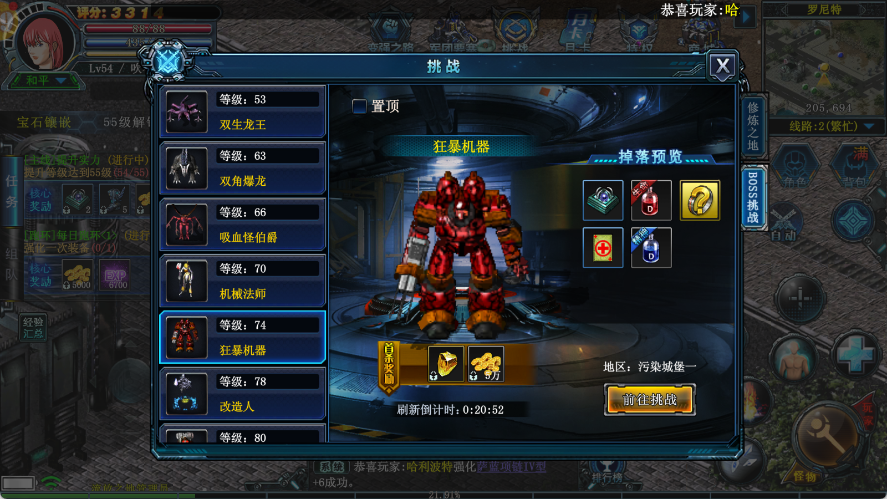Inspect the blue potion drop item
This screenshot has width=887, height=499.
point(651,247)
